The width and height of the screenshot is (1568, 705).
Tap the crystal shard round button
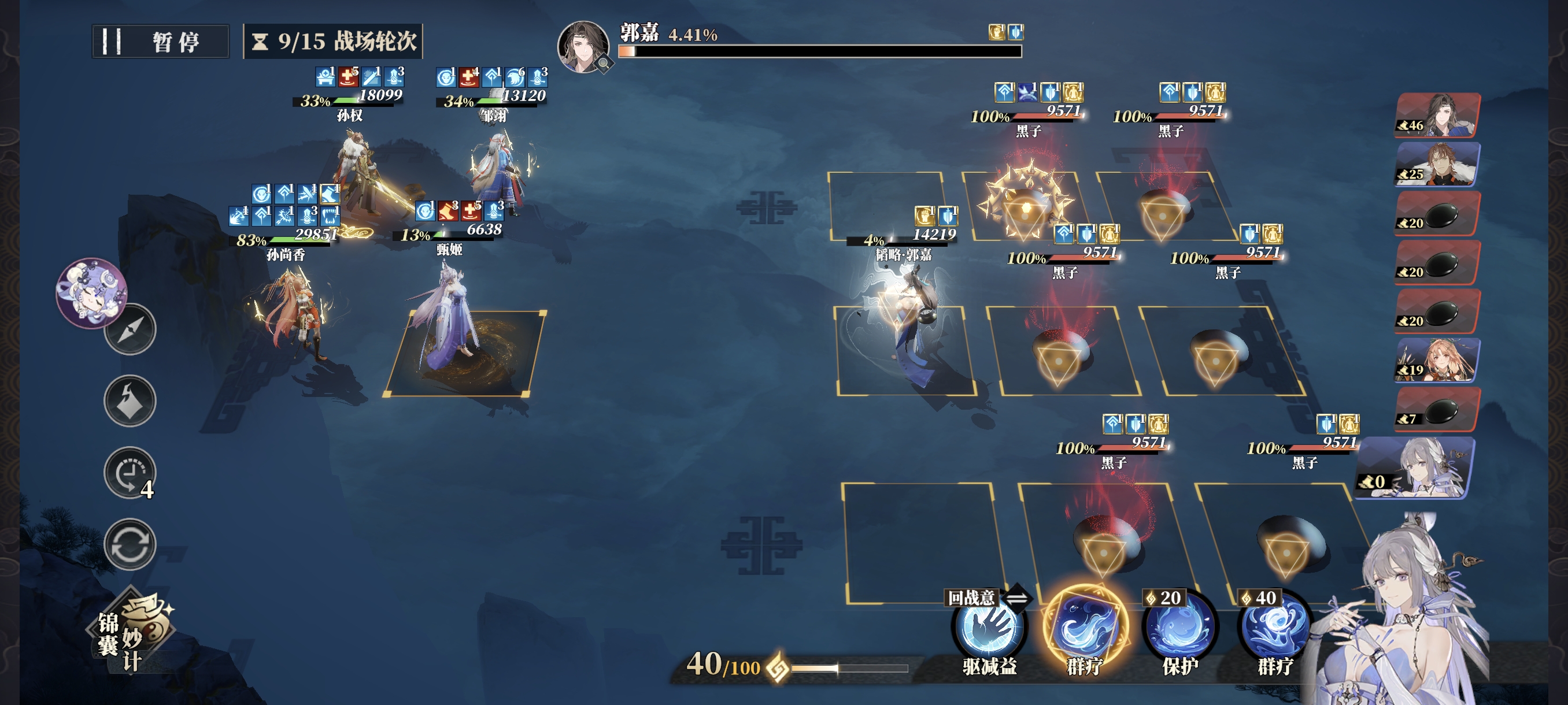130,401
